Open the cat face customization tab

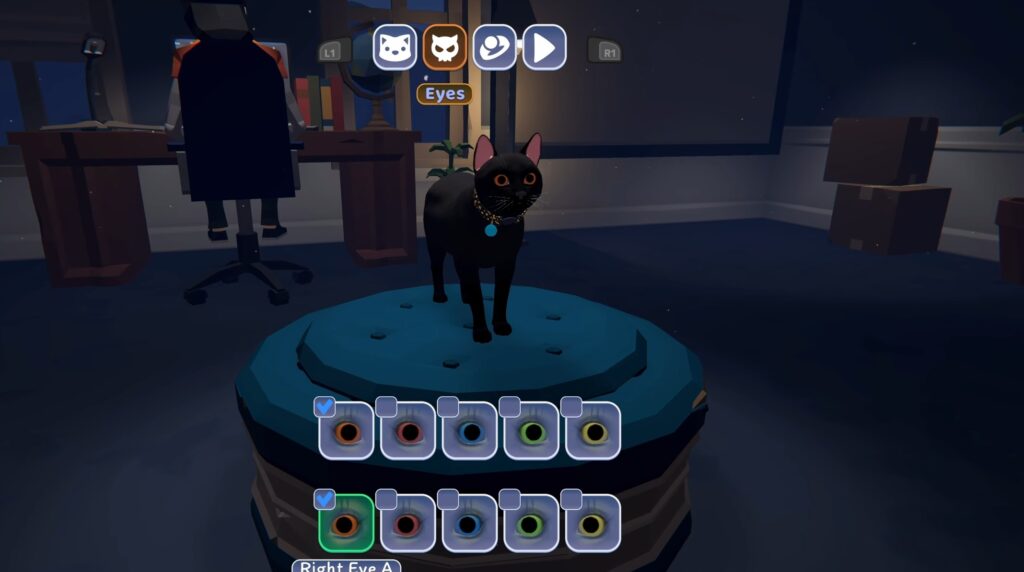coord(395,47)
